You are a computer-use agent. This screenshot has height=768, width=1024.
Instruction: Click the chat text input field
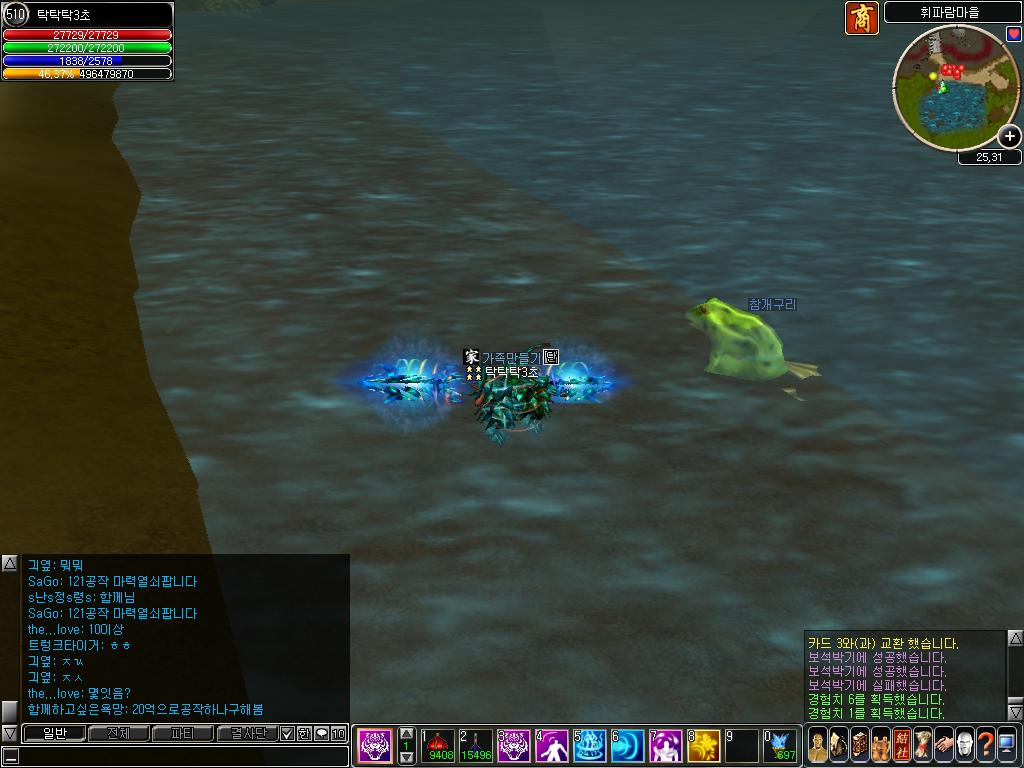180,756
